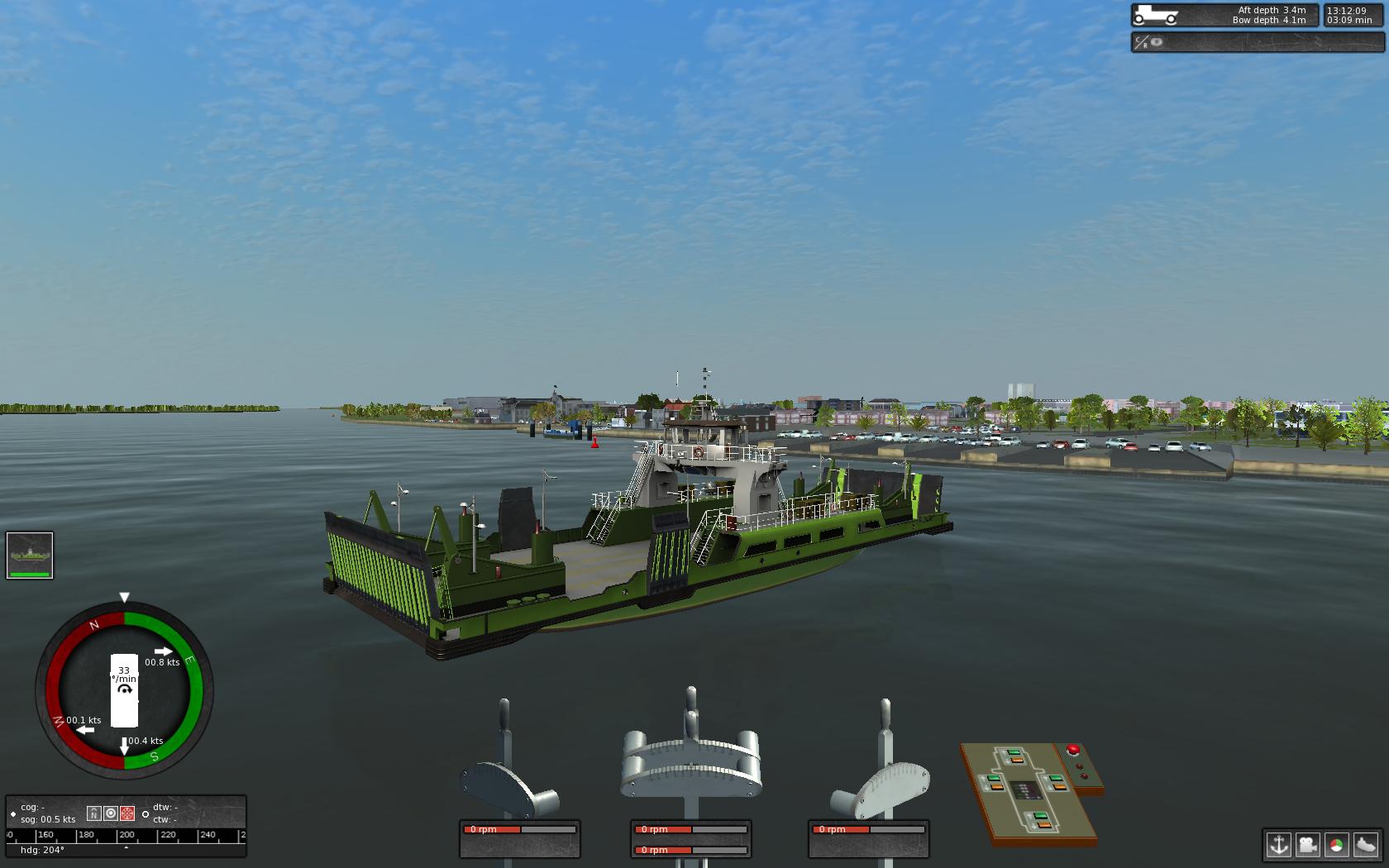The width and height of the screenshot is (1389, 868).
Task: Select the dtw/ctw radio button
Action: [x=146, y=813]
